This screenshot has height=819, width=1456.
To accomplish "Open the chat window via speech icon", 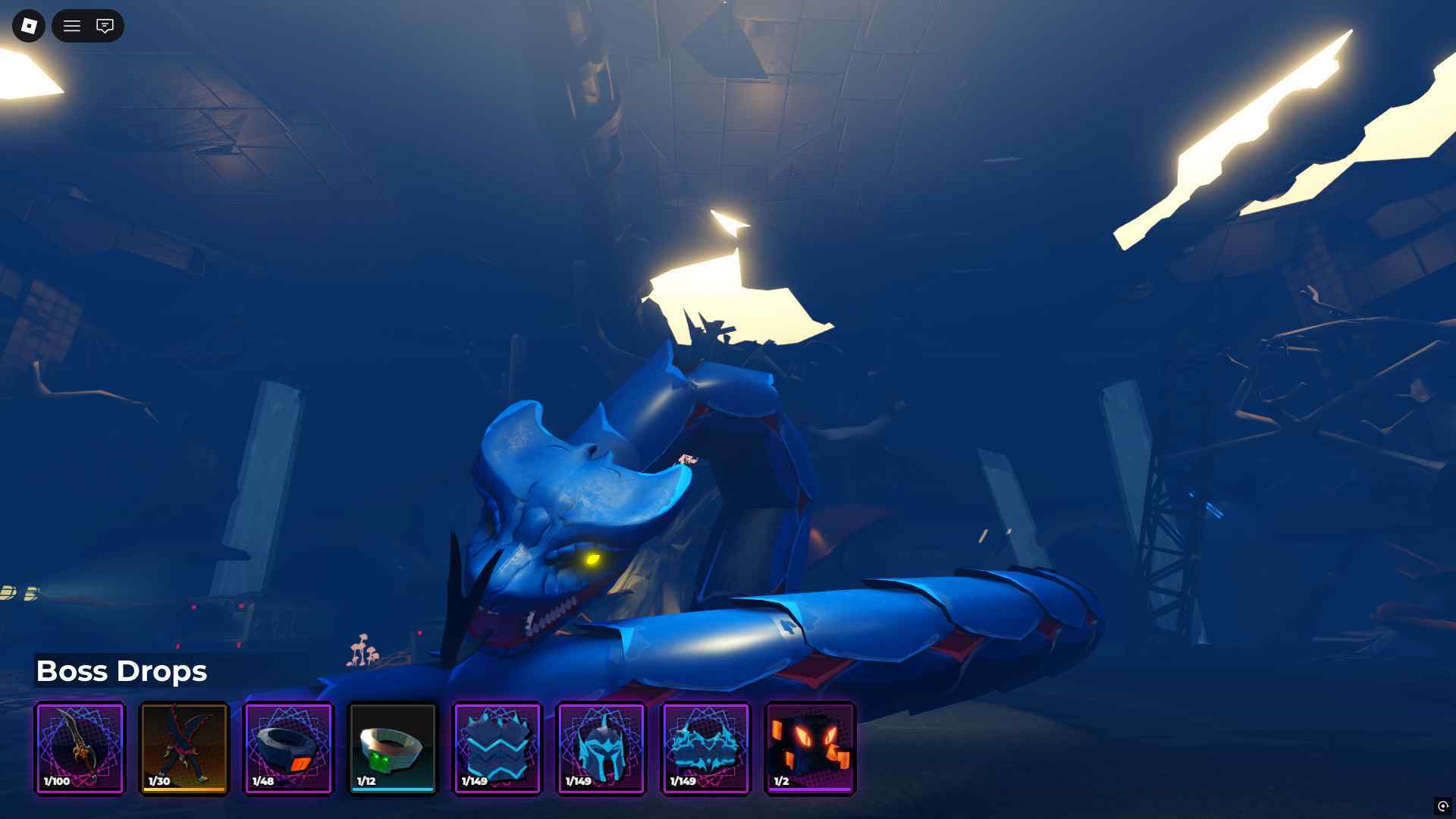I will coord(105,26).
